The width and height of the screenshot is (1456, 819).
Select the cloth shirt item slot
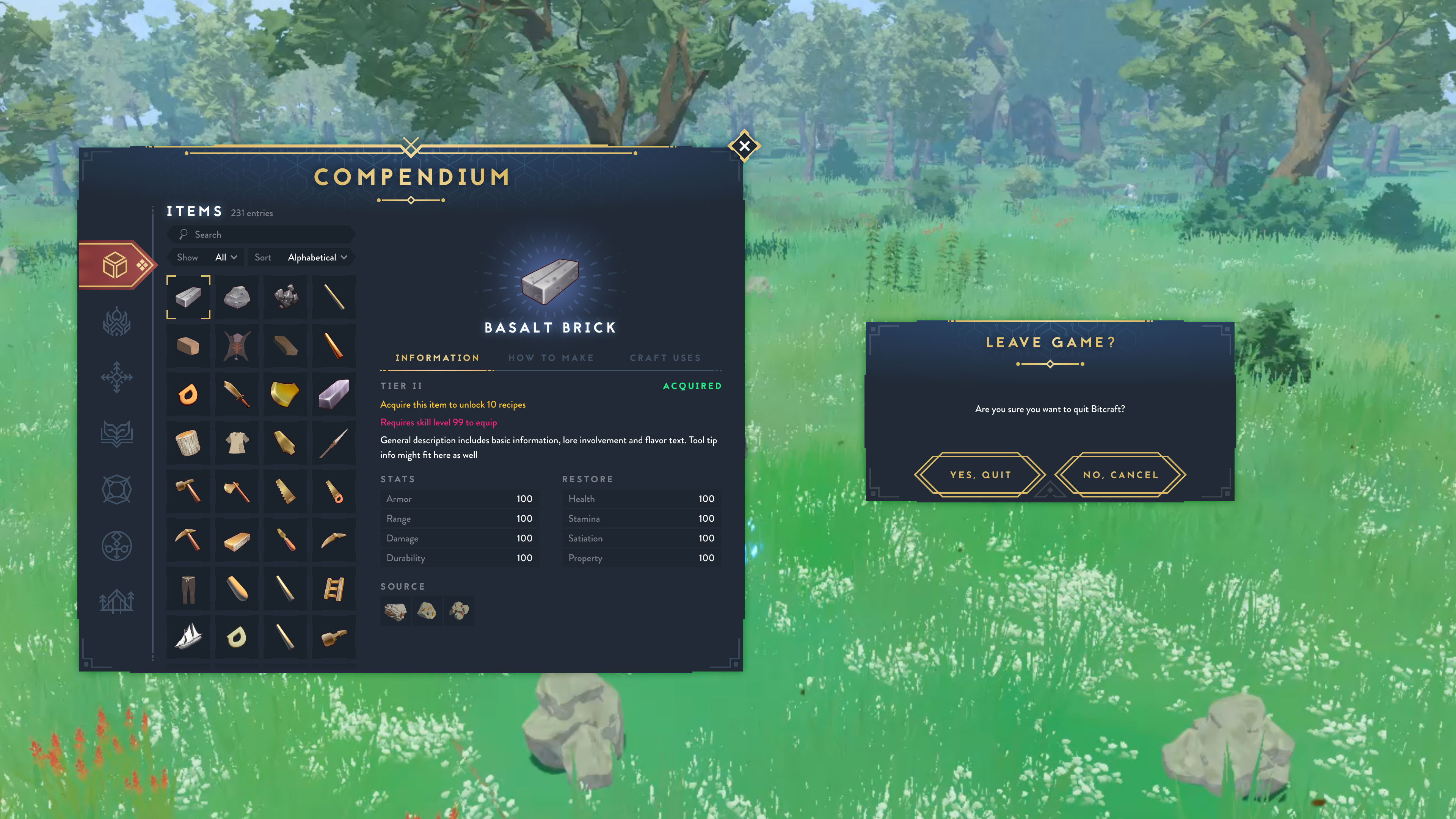click(237, 443)
